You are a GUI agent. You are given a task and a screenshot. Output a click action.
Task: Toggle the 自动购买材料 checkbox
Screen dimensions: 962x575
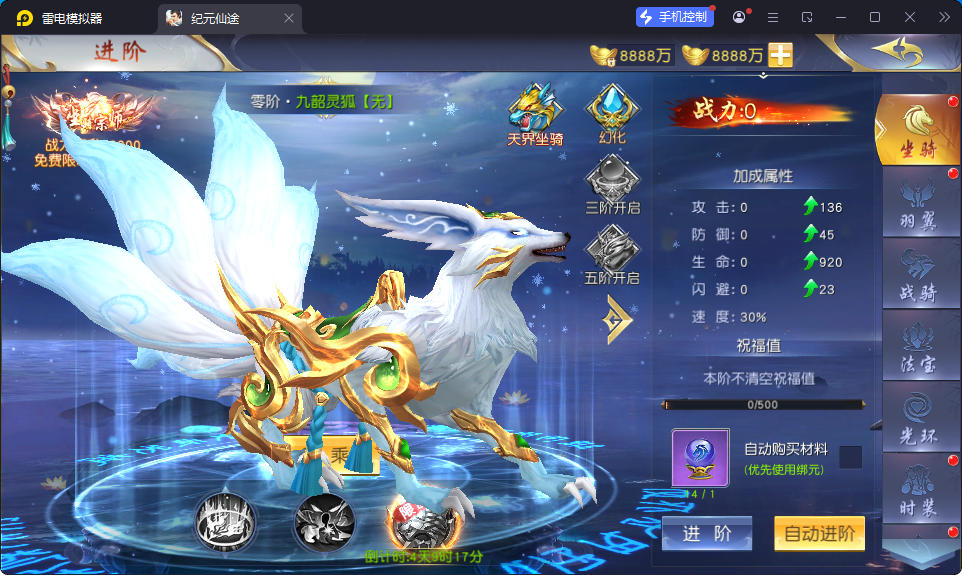850,457
